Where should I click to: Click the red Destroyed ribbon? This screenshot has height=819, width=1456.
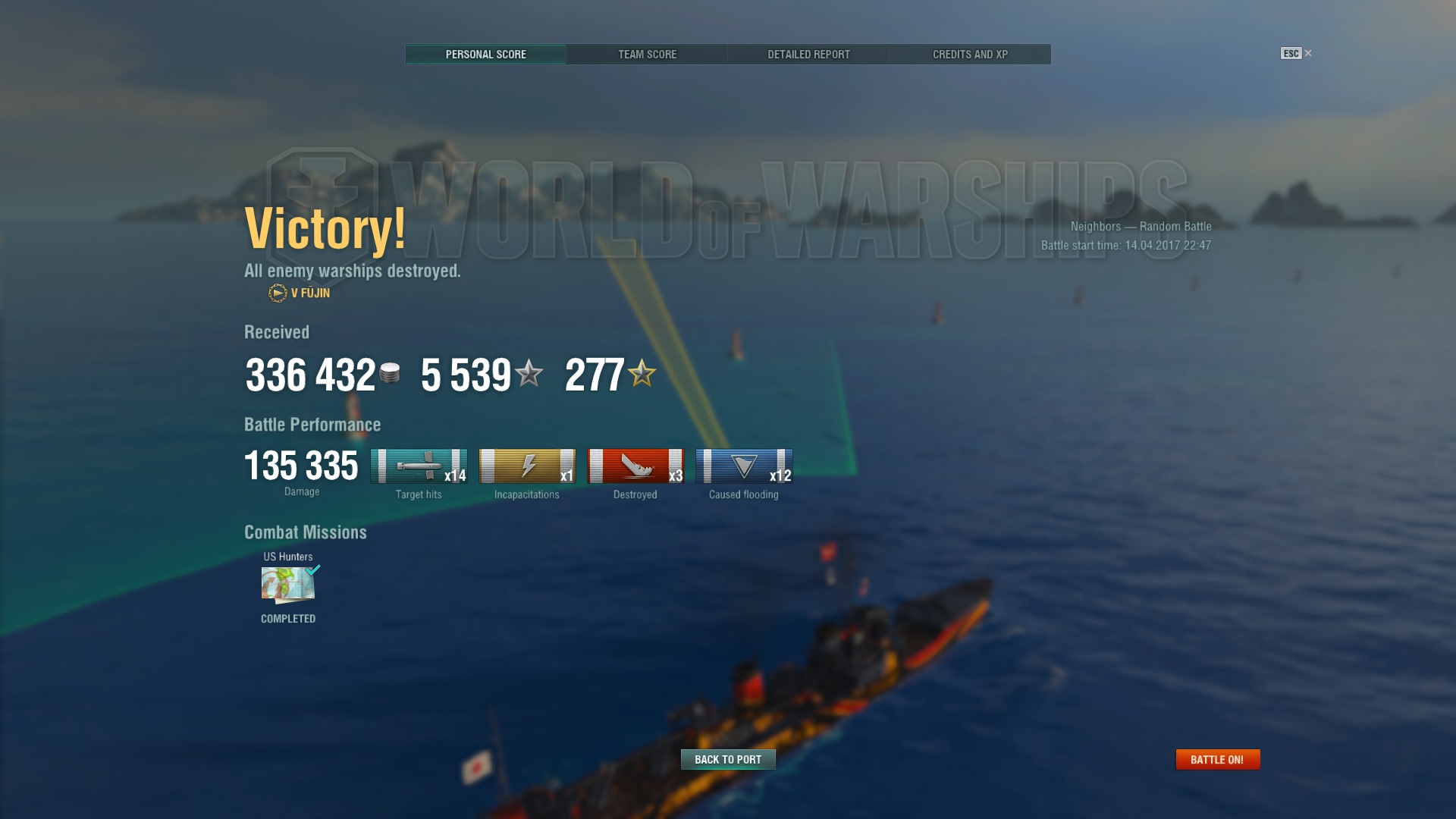pos(635,466)
